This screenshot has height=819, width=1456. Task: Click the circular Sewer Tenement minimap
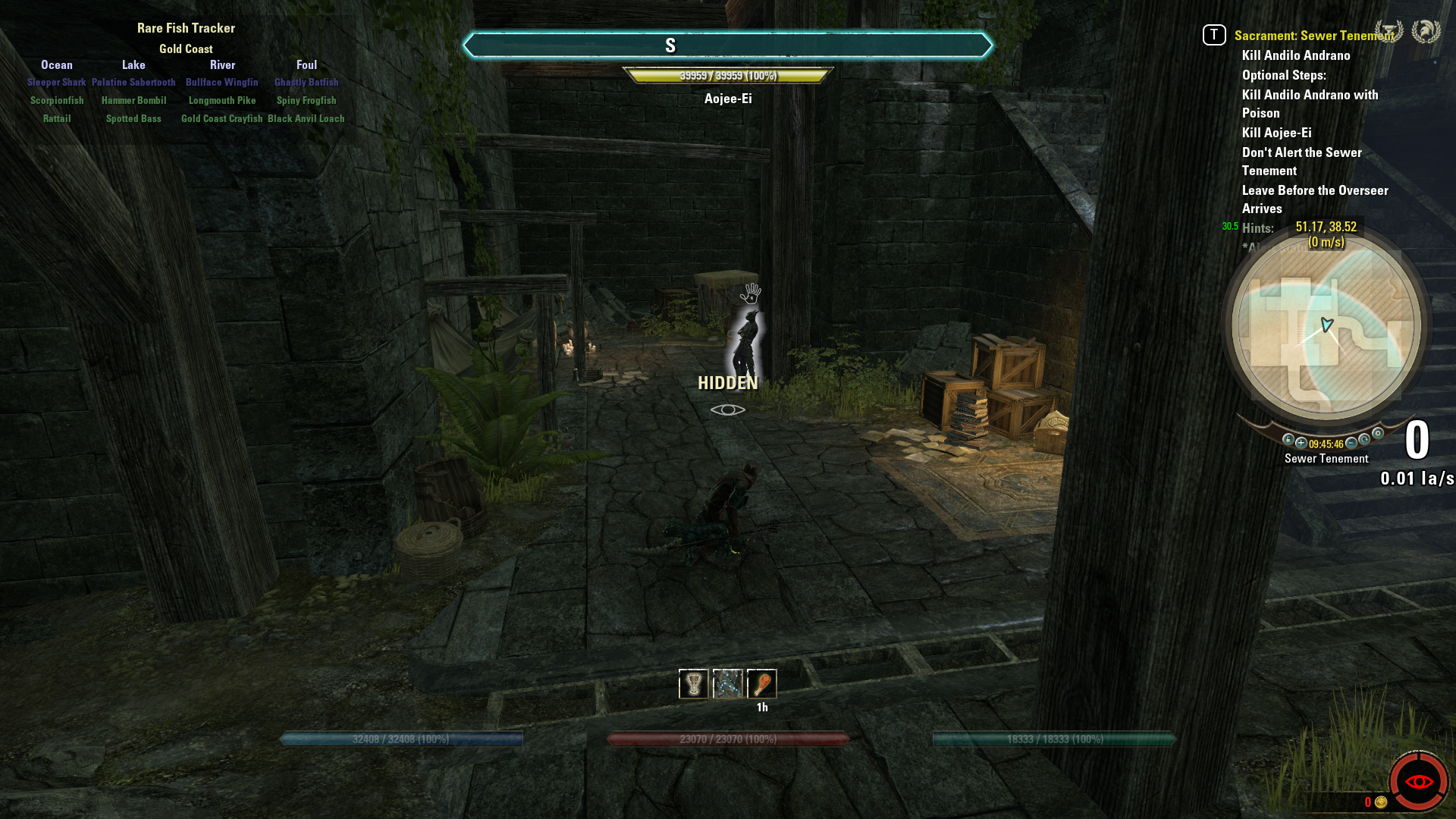[x=1326, y=326]
